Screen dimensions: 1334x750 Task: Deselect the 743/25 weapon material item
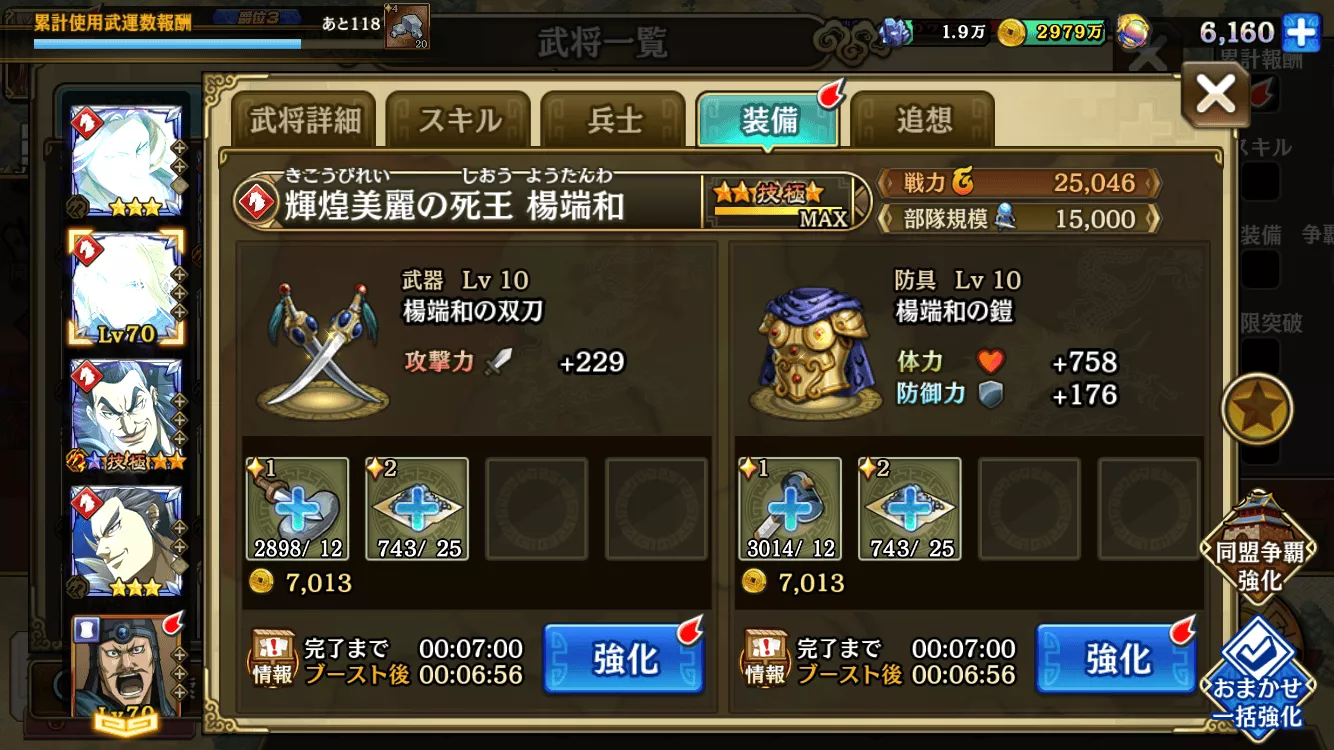[417, 507]
